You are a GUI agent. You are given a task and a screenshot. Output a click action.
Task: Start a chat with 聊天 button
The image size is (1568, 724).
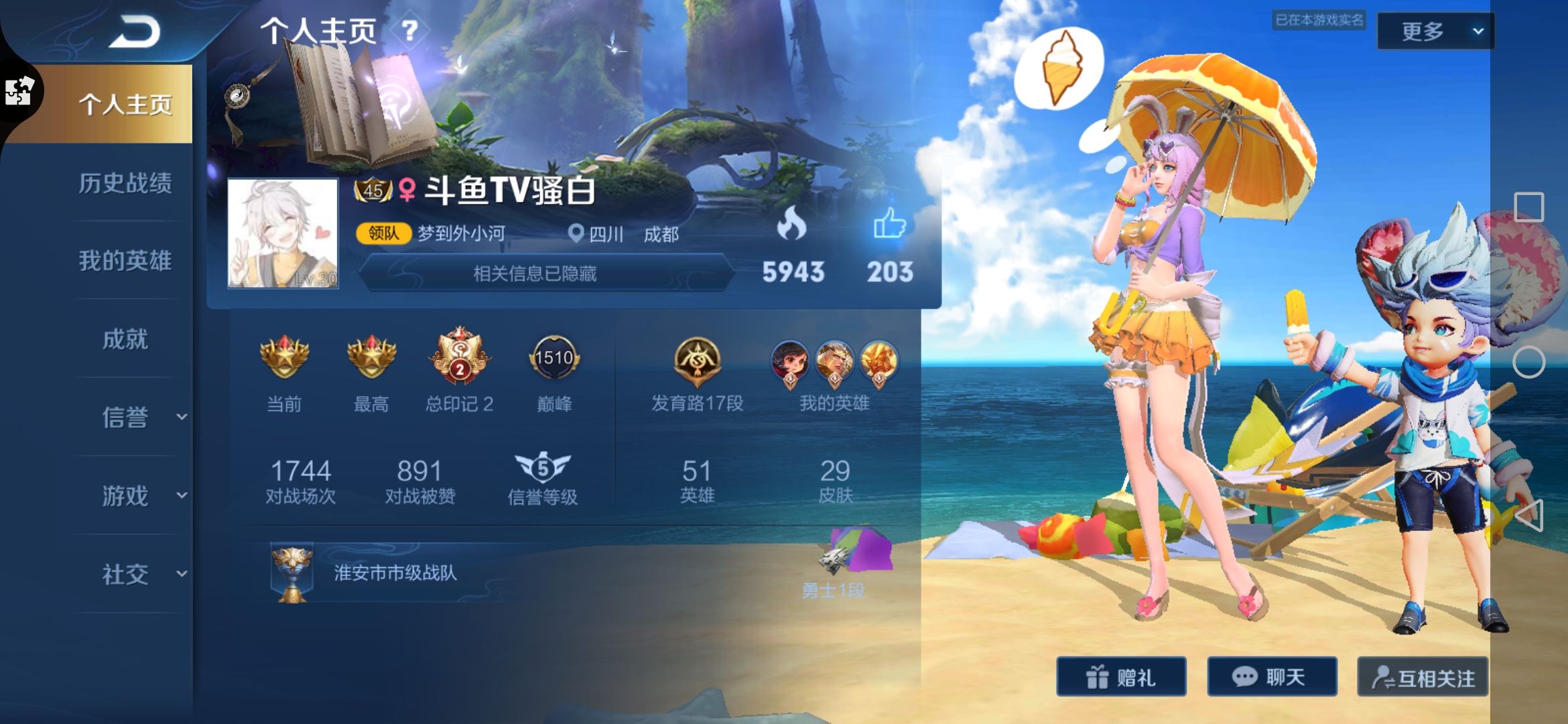(1272, 677)
